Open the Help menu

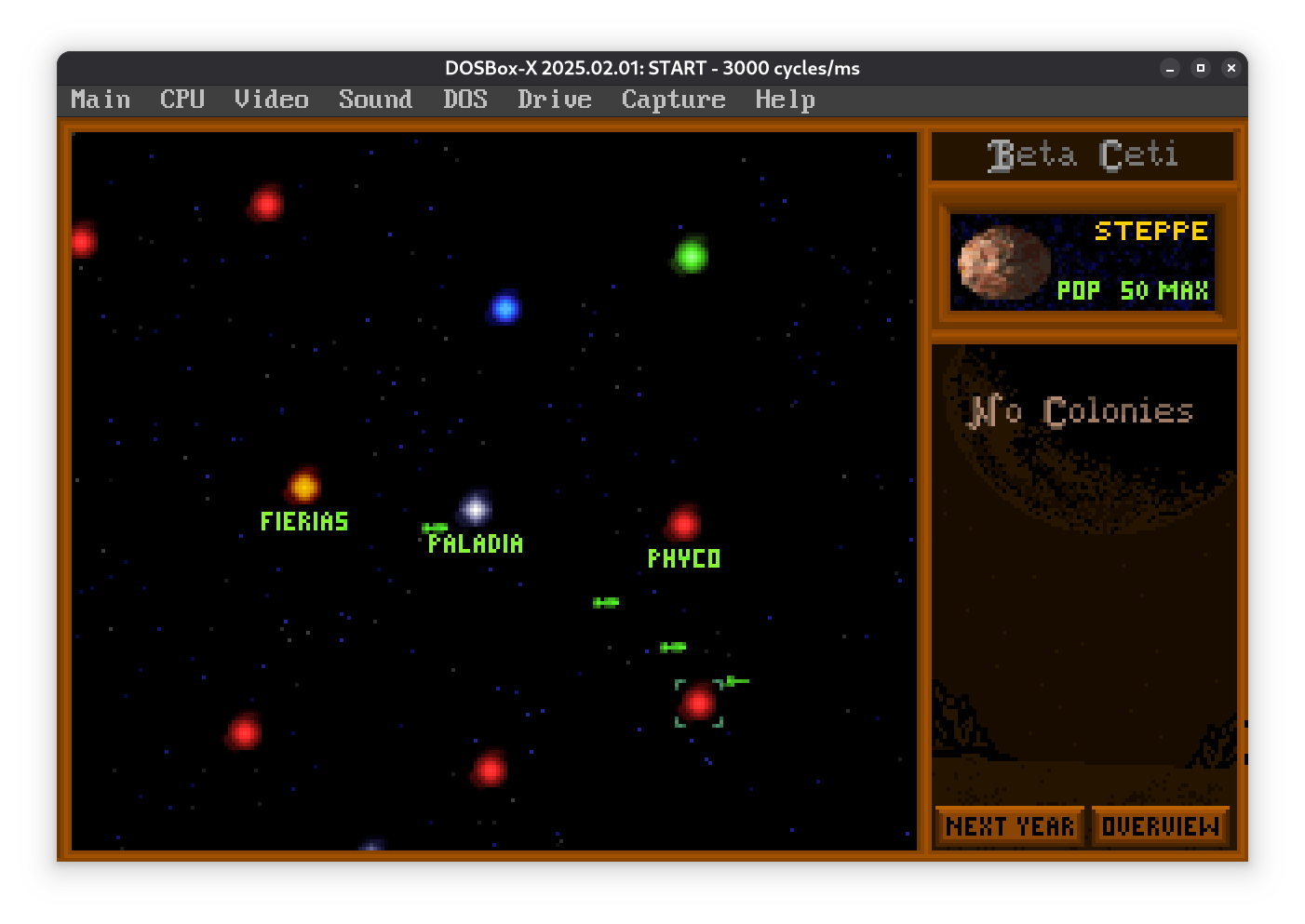click(x=785, y=100)
